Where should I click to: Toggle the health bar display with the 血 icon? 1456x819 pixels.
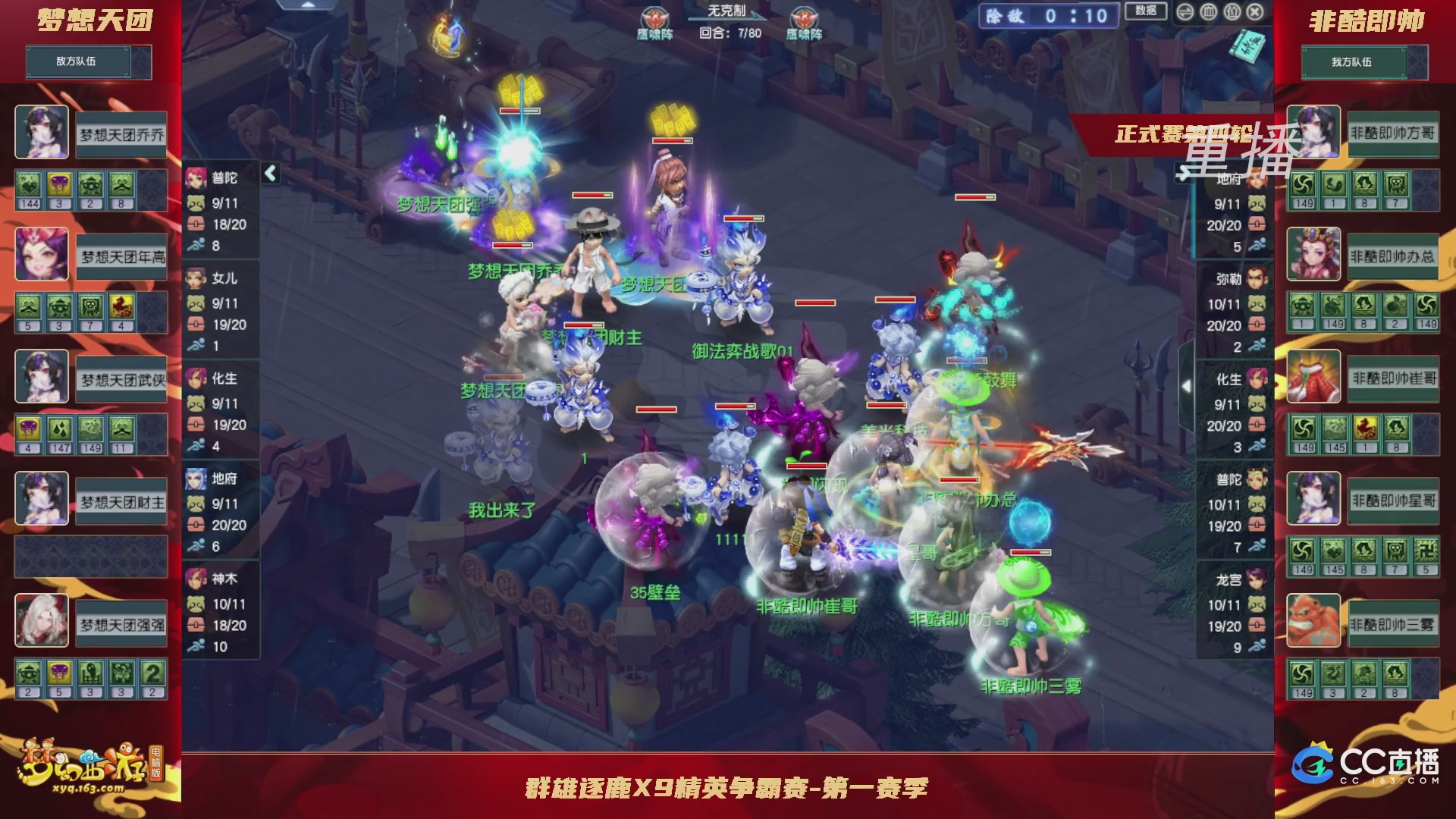(1209, 12)
